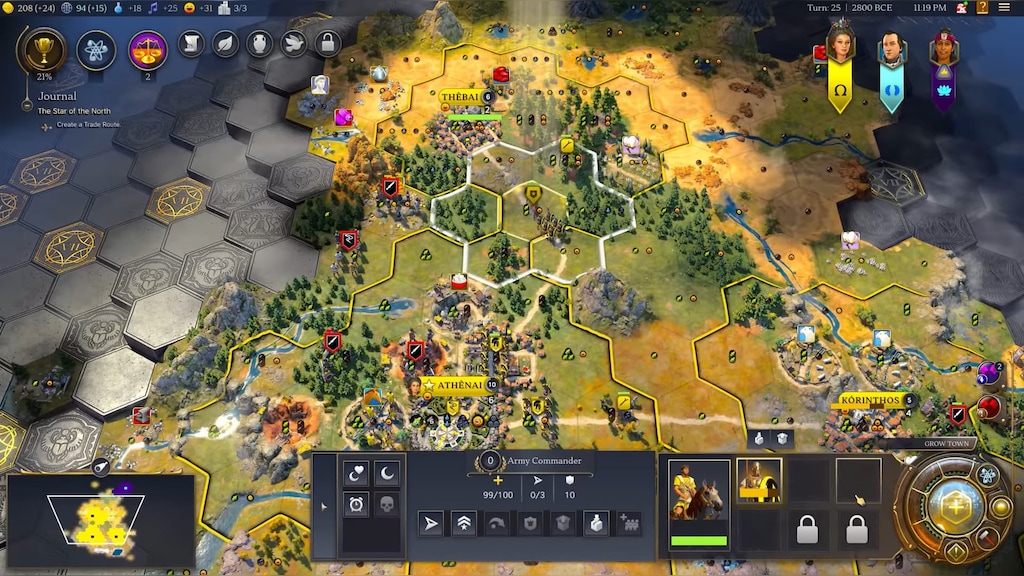Screen dimensions: 1024x576
Task: Click the padlock icon beside the dove
Action: coord(326,43)
